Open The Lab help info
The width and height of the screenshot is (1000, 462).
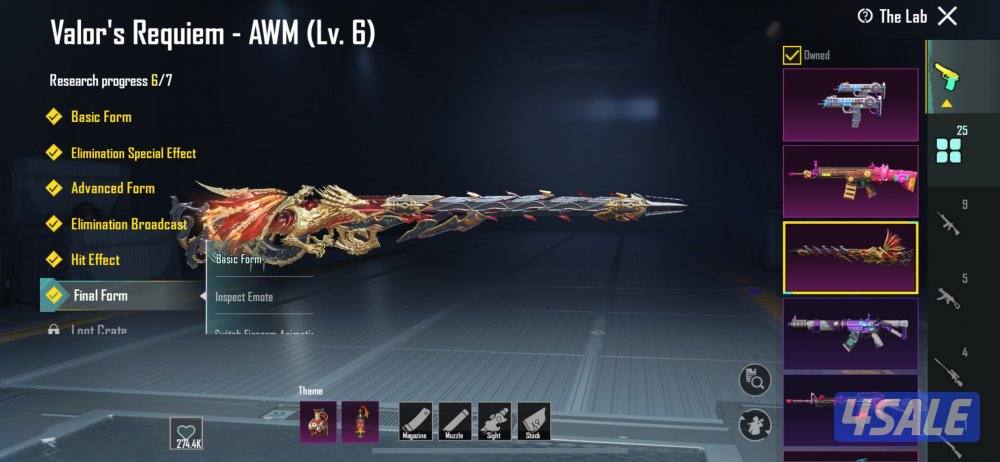[865, 16]
